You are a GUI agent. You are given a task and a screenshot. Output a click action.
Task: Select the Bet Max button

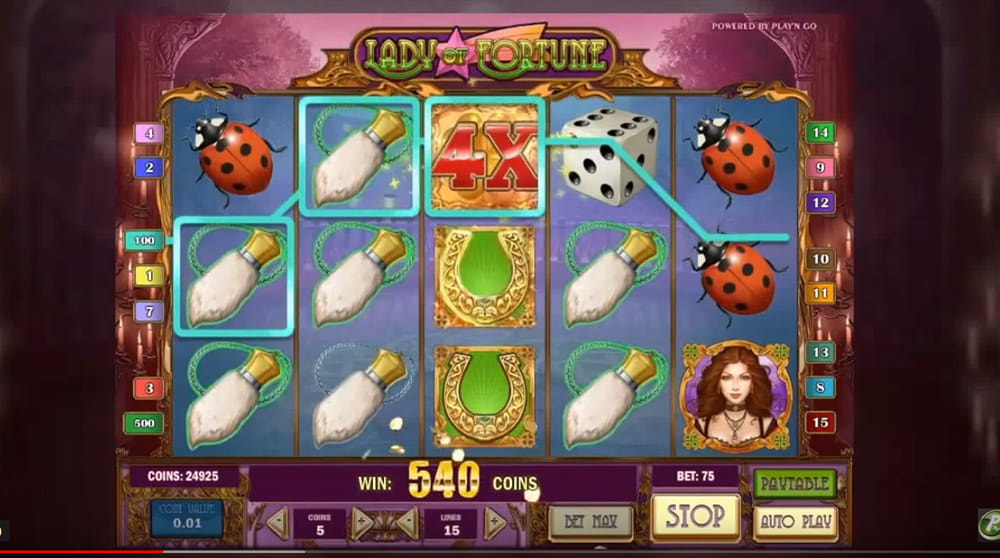[591, 522]
